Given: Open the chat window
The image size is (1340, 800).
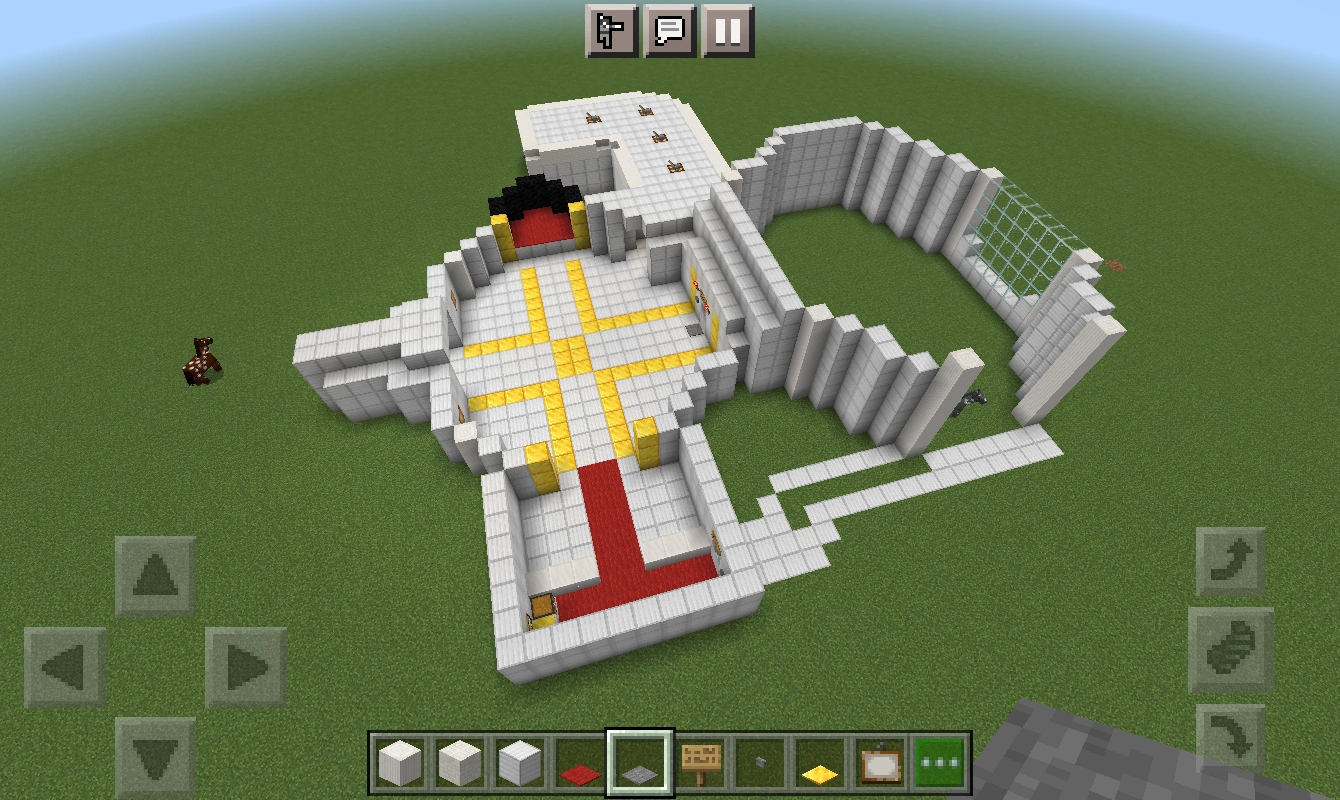Looking at the screenshot, I should pos(671,31).
